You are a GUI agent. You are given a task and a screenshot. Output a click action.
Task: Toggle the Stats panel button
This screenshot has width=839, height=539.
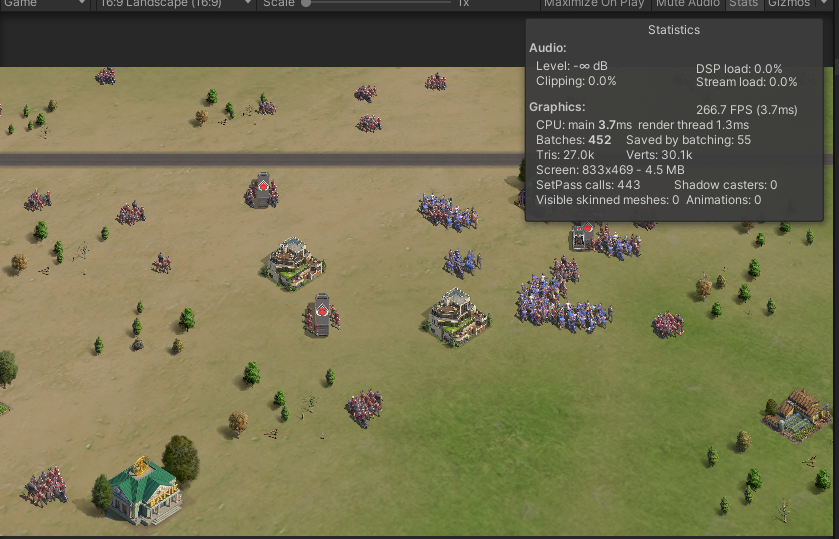[742, 4]
